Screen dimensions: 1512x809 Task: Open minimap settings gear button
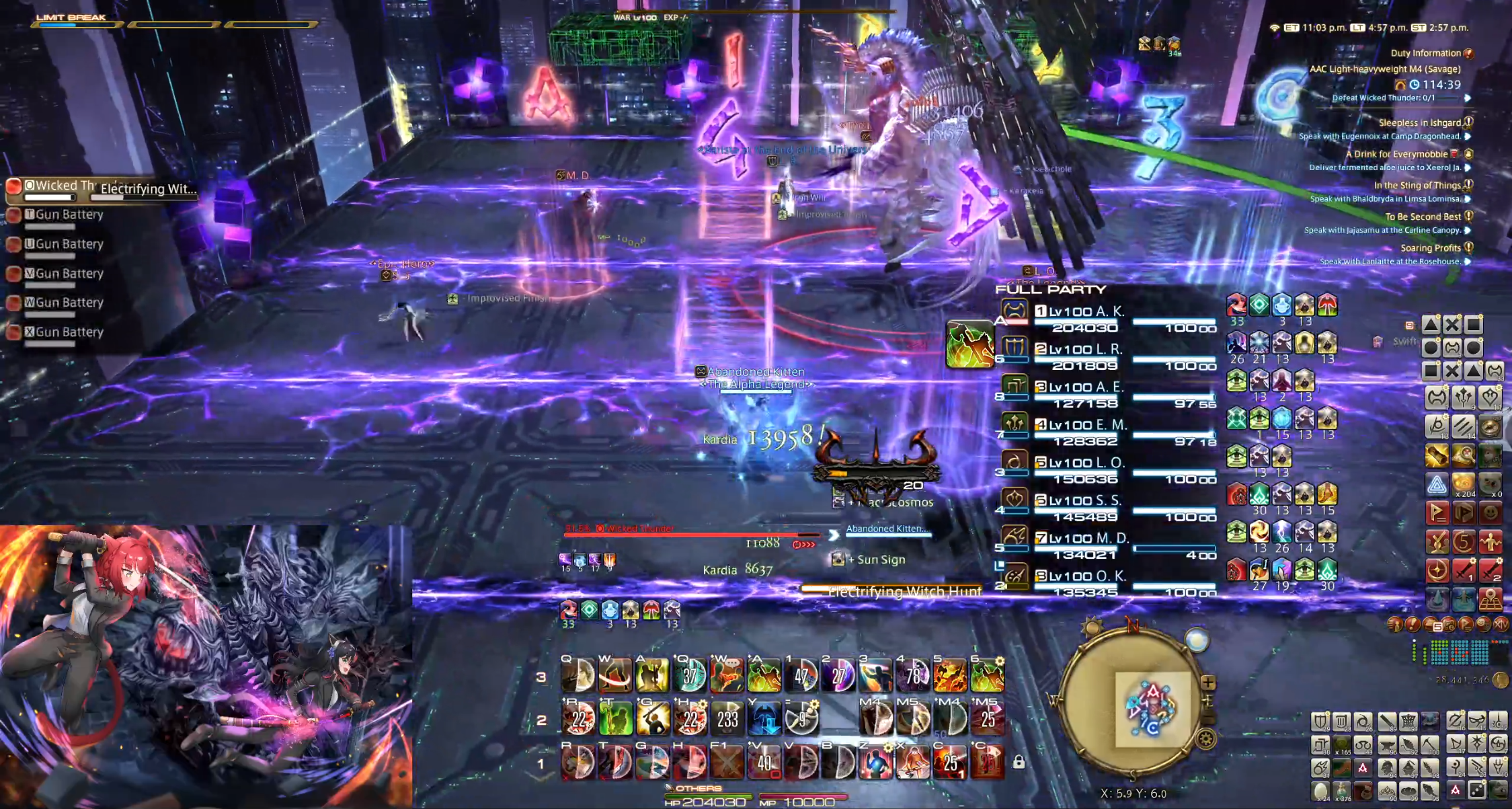click(1206, 740)
